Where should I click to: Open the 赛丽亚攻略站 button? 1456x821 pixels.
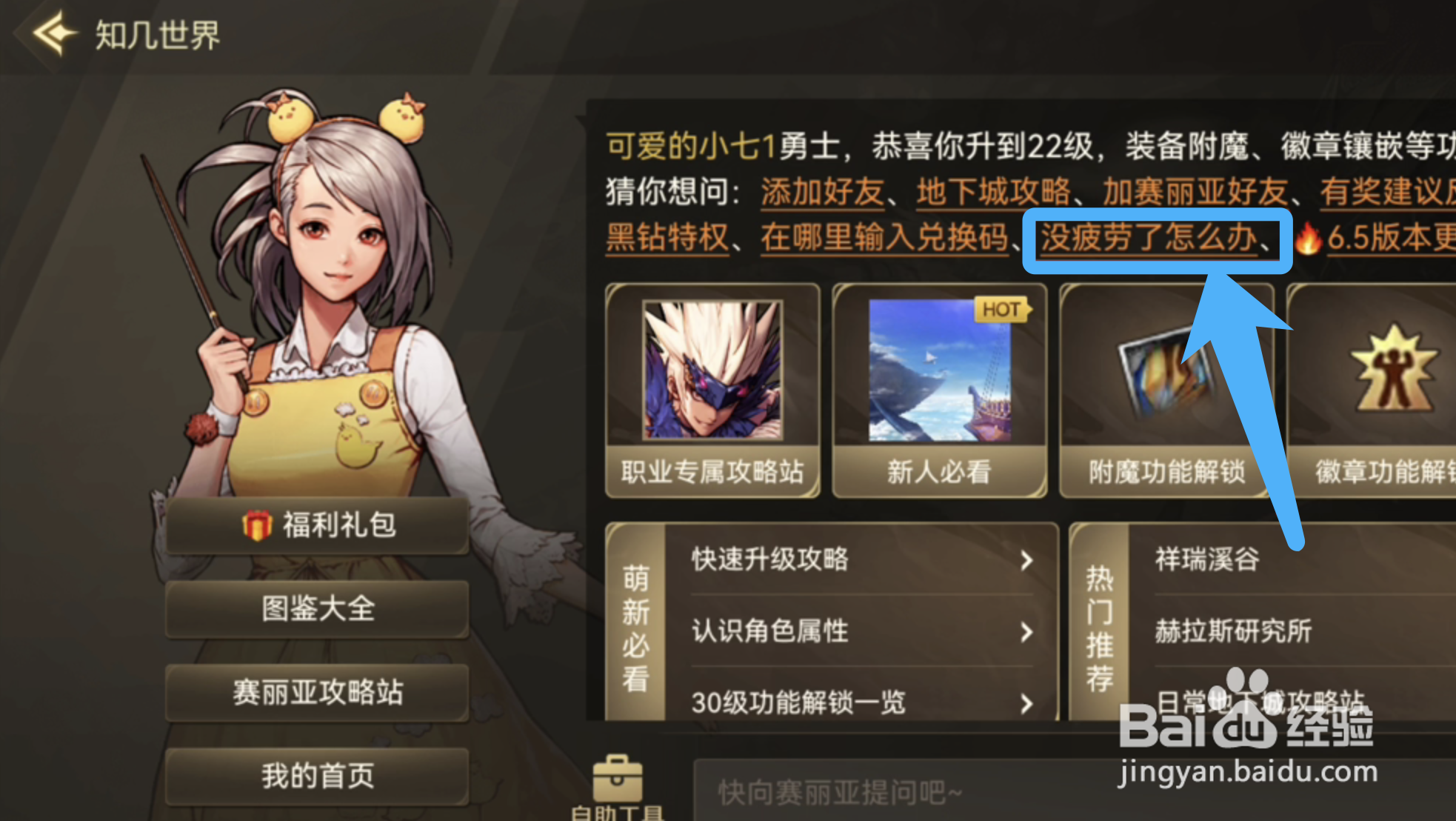316,692
